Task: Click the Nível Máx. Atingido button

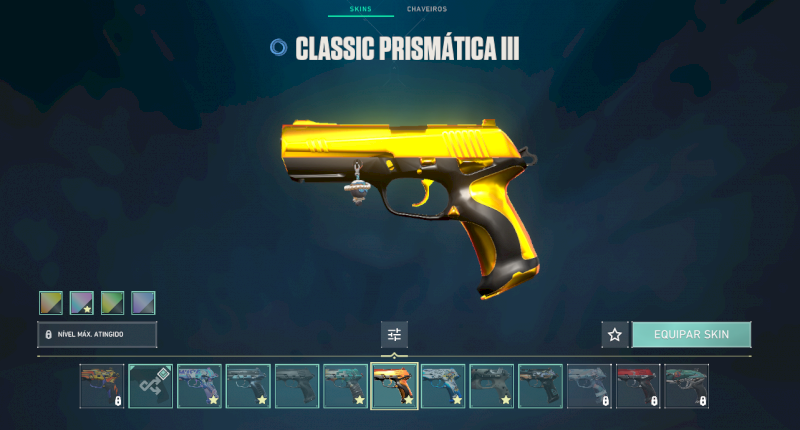Action: tap(97, 334)
